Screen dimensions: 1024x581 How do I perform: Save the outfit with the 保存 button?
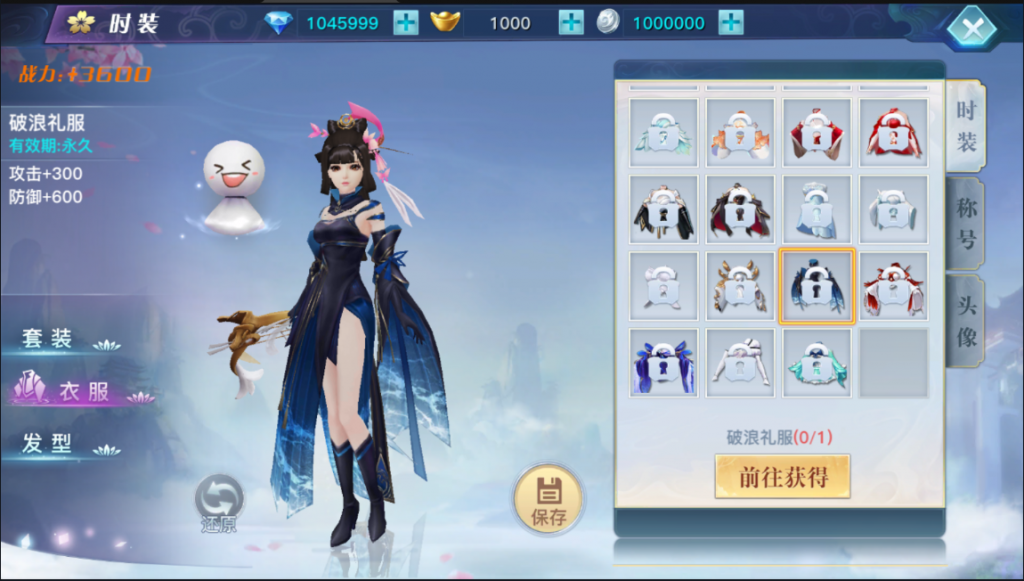[x=548, y=499]
